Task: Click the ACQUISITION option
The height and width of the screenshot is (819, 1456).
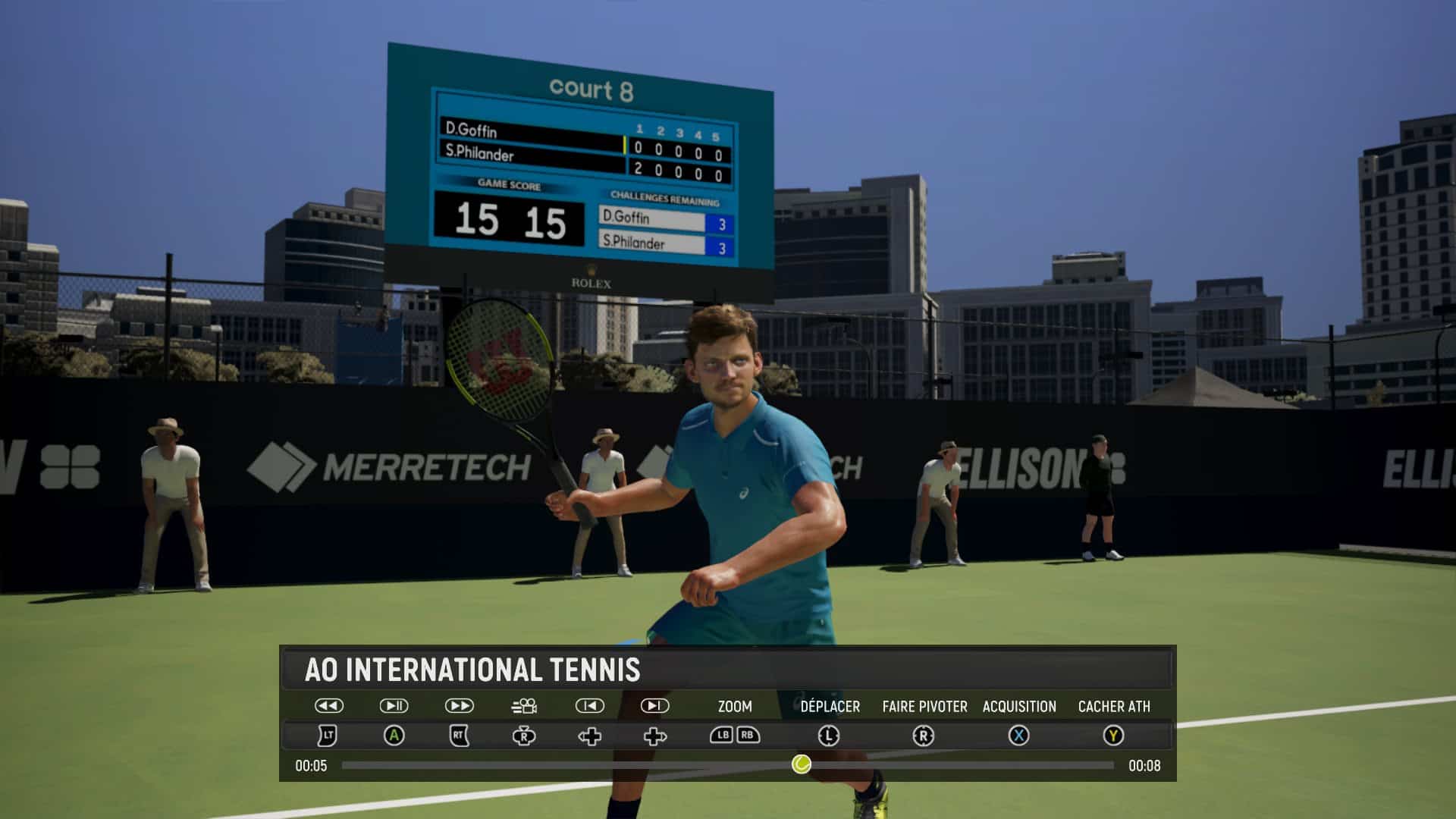Action: [x=1018, y=707]
